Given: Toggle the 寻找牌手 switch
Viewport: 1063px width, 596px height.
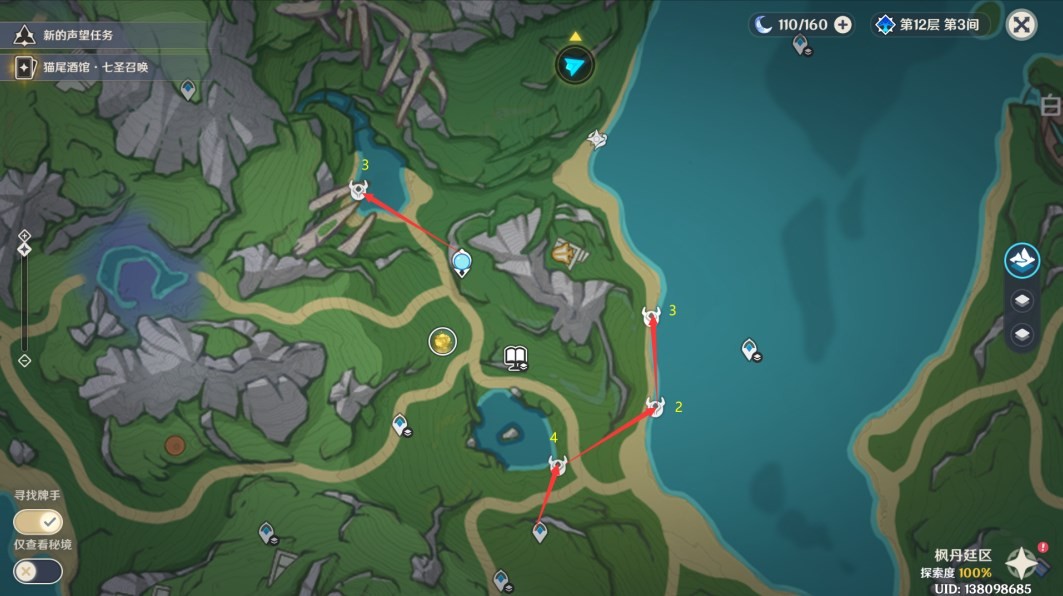Looking at the screenshot, I should click(x=38, y=522).
